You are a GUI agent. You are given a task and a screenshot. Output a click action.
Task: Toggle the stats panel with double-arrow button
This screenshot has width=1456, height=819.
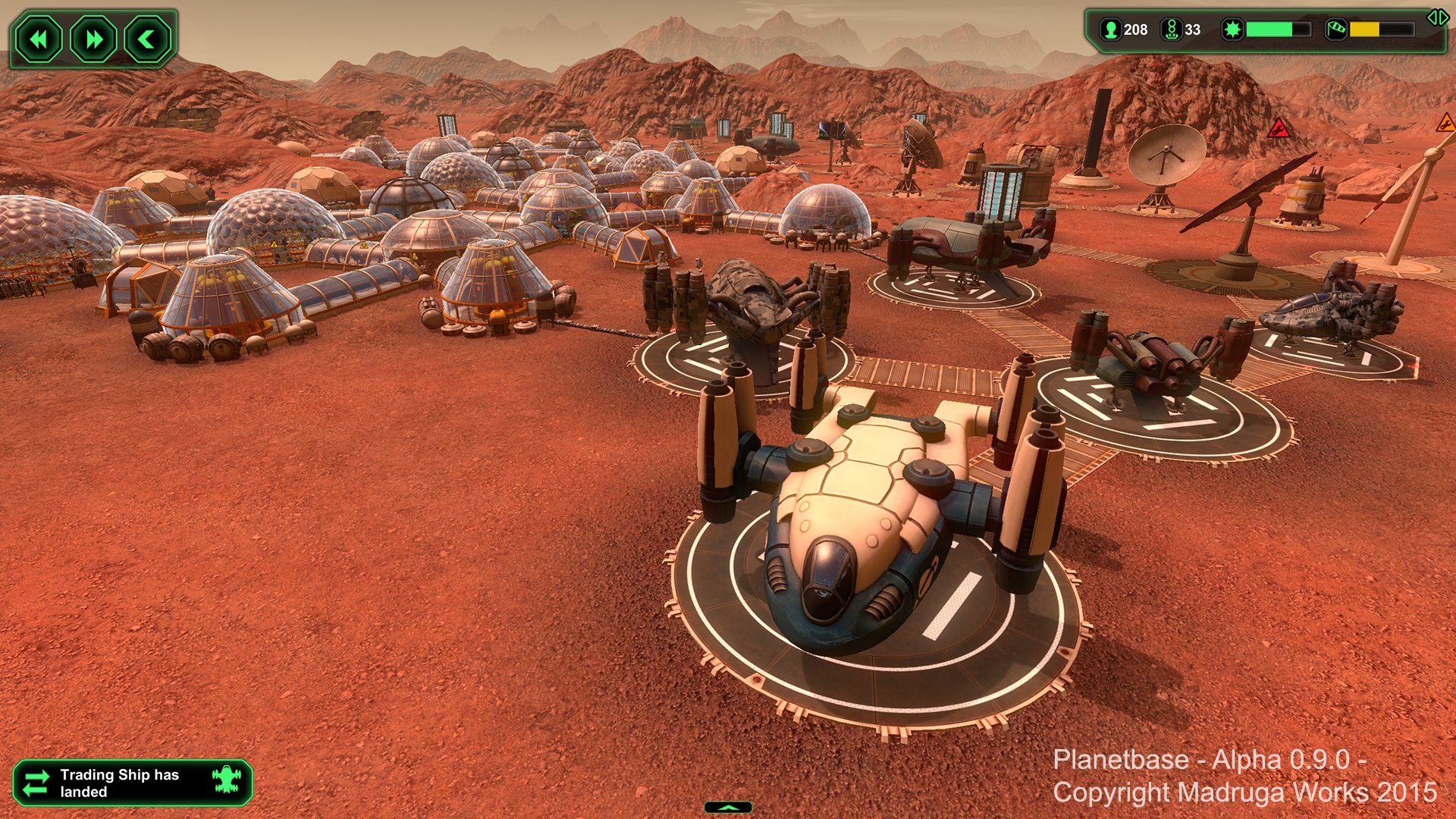1437,17
